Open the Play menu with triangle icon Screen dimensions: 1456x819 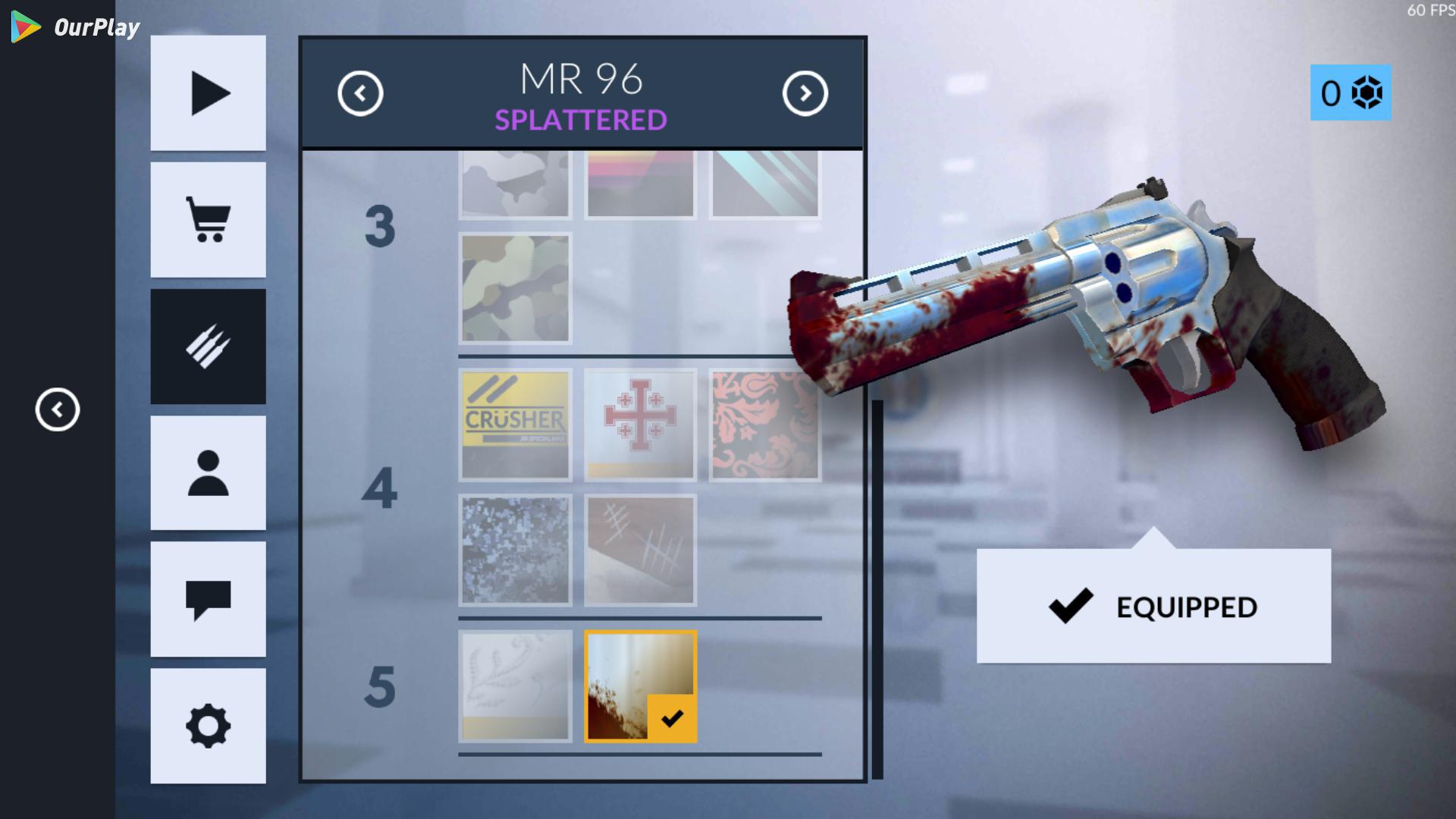(x=208, y=93)
